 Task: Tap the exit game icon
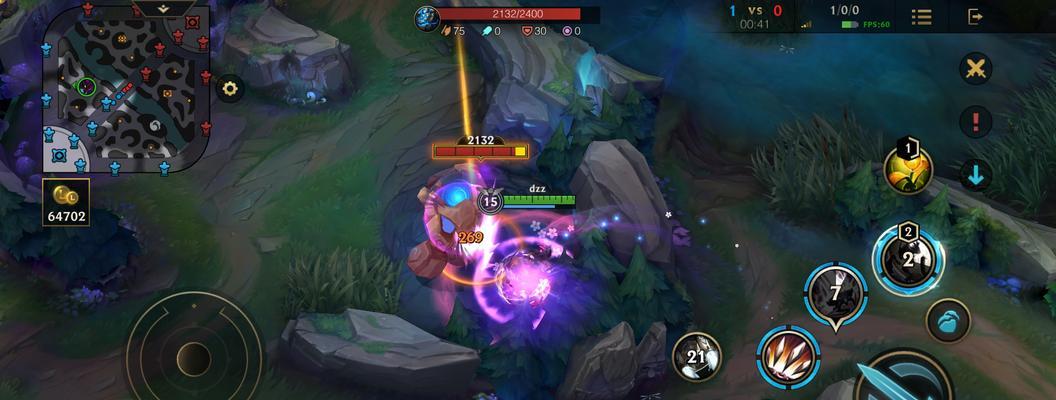pyautogui.click(x=976, y=16)
